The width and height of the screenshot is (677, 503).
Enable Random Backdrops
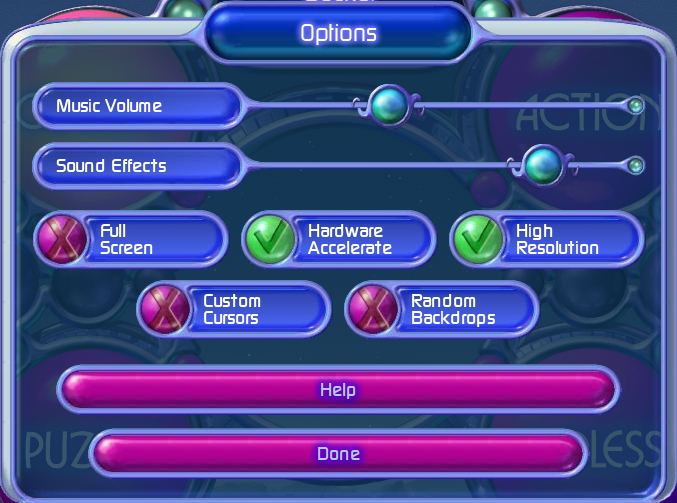click(370, 309)
